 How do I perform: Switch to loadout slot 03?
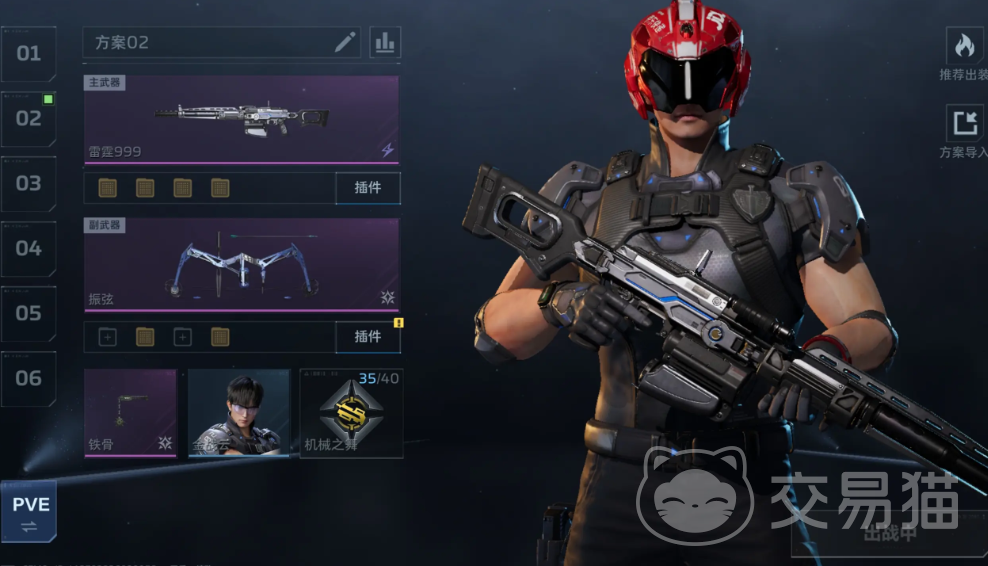click(28, 183)
